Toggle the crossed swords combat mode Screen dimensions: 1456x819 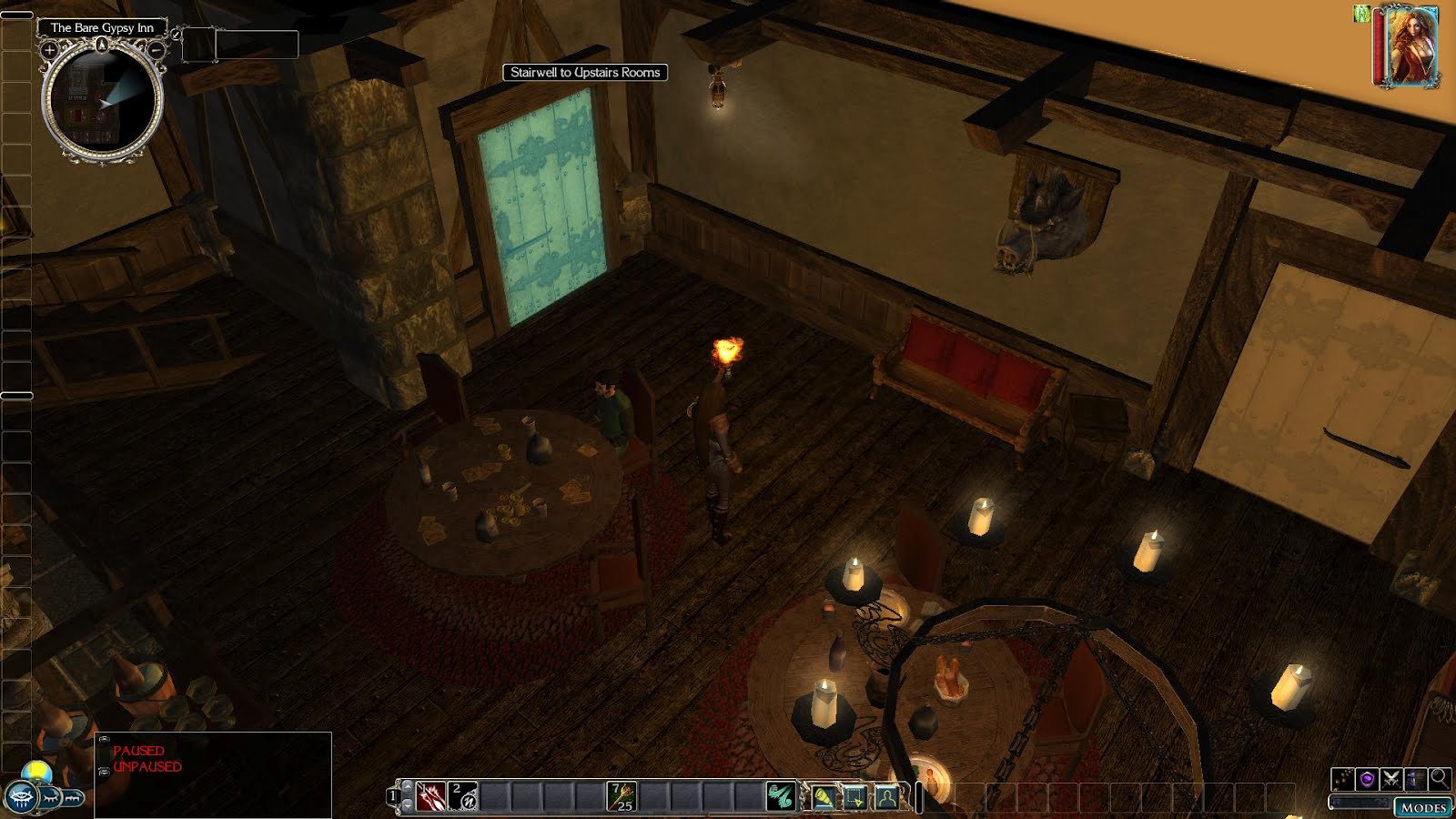coord(1390,779)
